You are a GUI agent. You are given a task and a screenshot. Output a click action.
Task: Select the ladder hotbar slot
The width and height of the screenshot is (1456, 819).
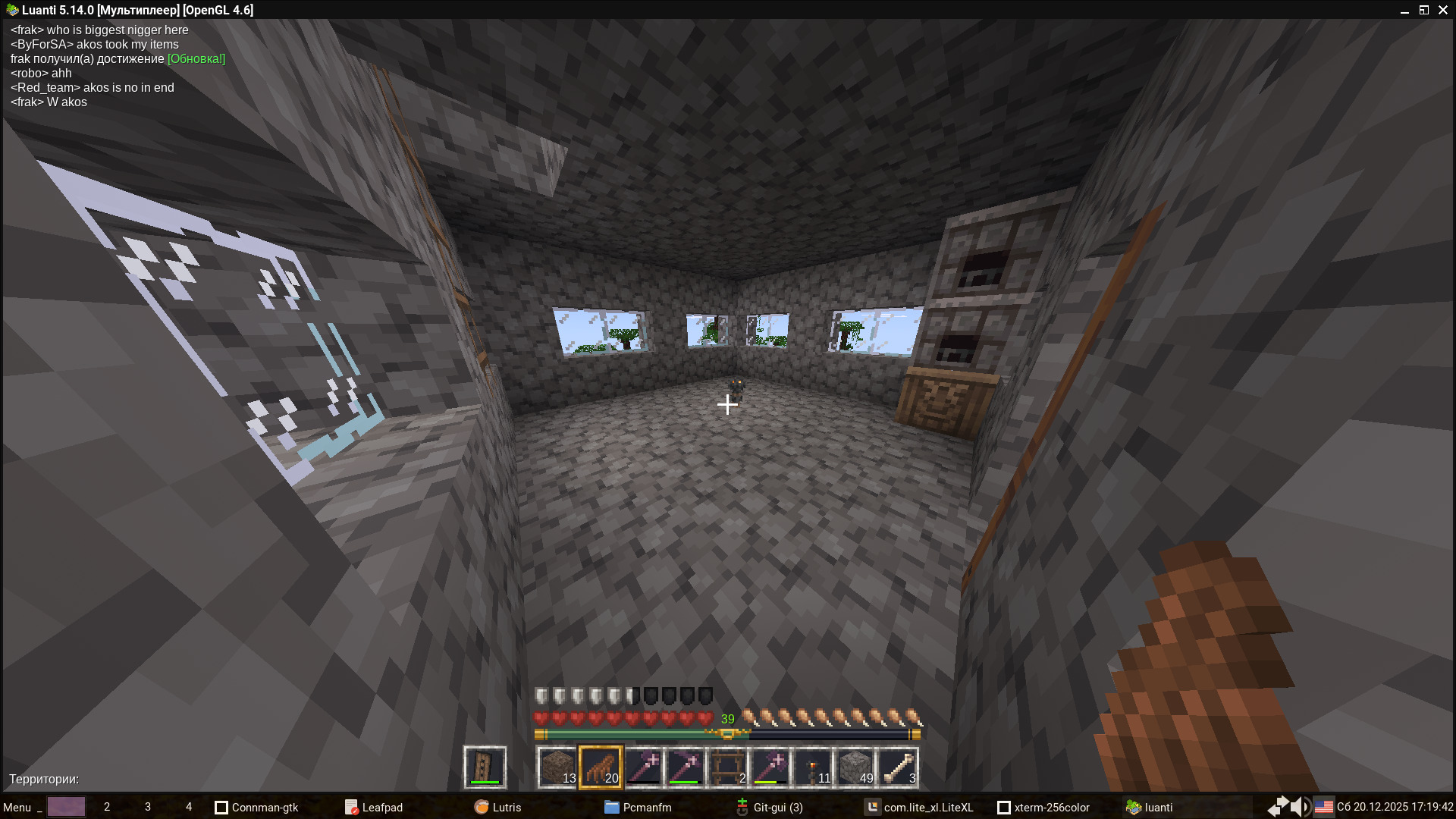728,767
